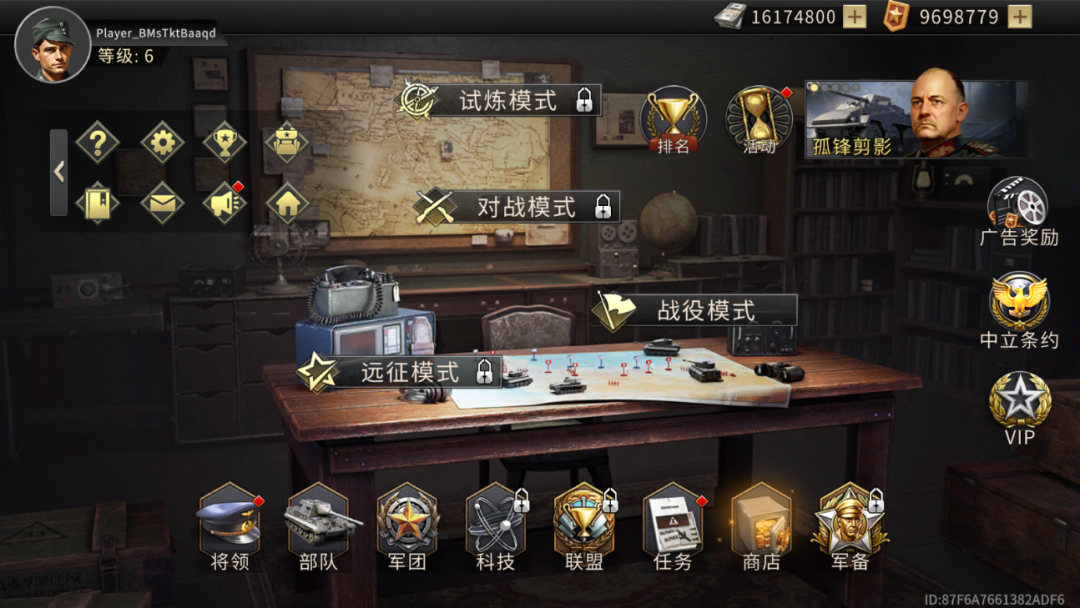Add cash with the banknote plus button
The image size is (1080, 608).
pos(855,17)
